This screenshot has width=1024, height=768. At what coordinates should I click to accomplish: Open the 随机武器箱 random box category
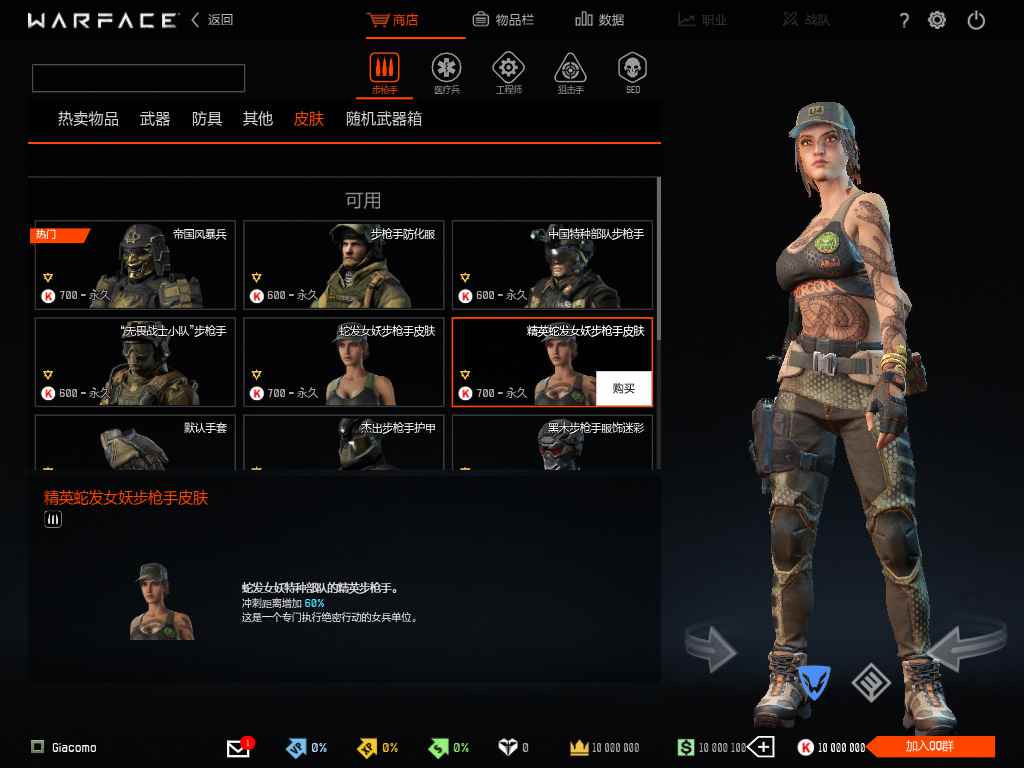[x=384, y=119]
